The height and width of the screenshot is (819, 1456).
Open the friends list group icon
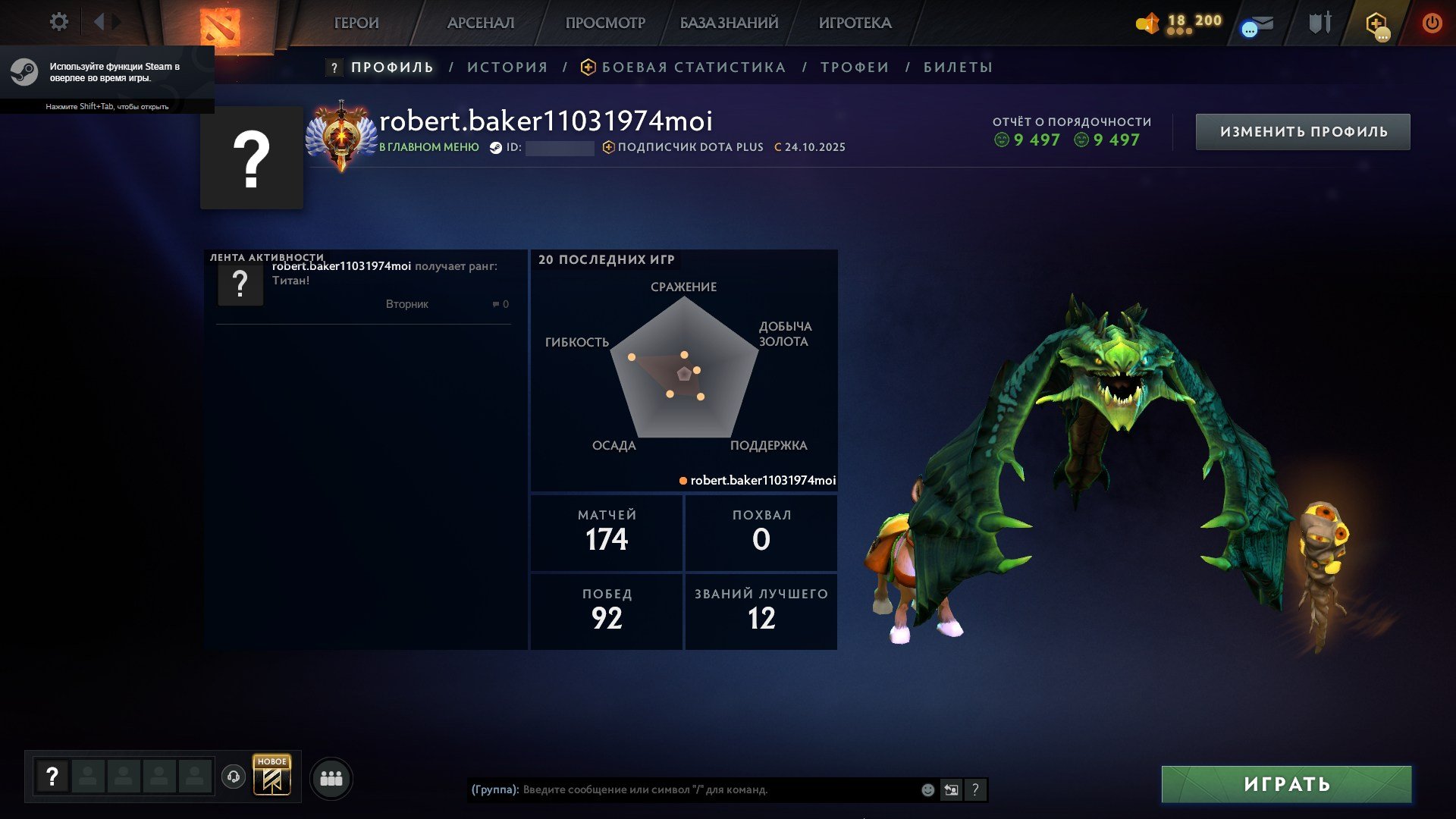click(331, 778)
